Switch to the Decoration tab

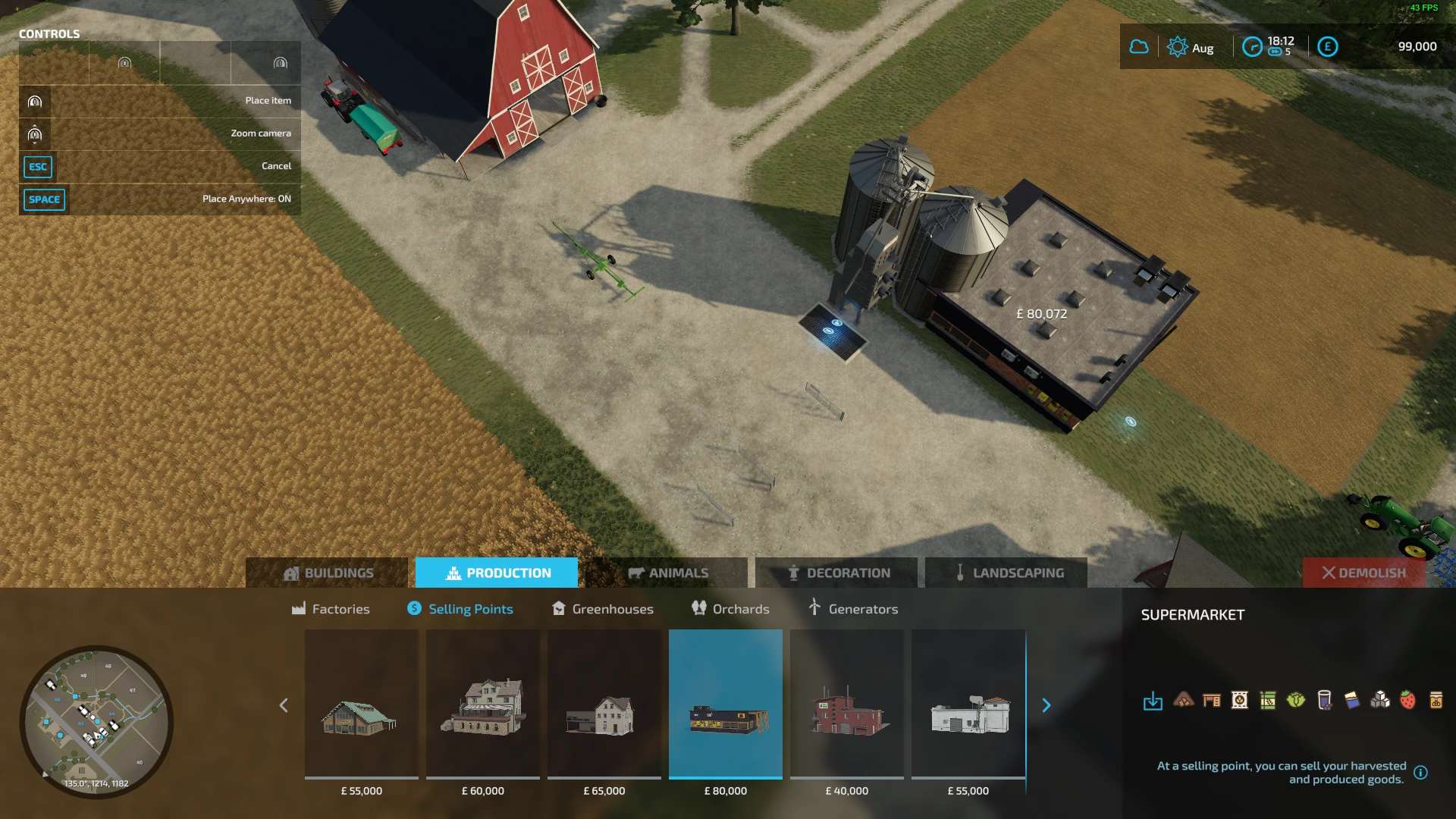837,573
